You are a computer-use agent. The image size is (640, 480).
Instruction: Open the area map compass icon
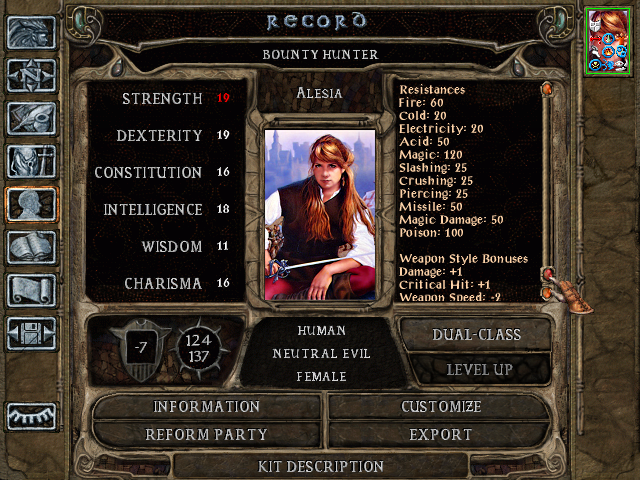31,75
